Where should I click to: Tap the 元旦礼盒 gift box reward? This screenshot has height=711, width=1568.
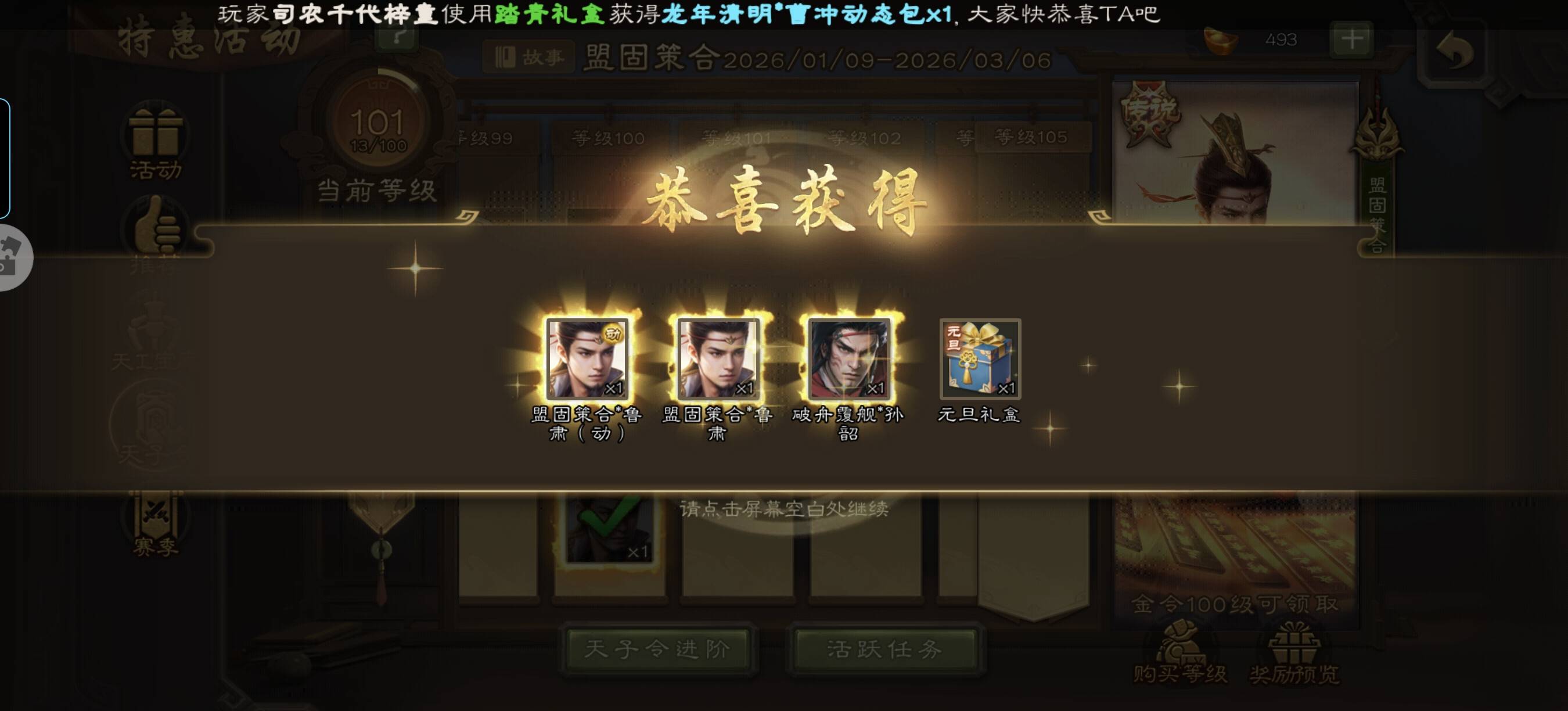coord(979,358)
